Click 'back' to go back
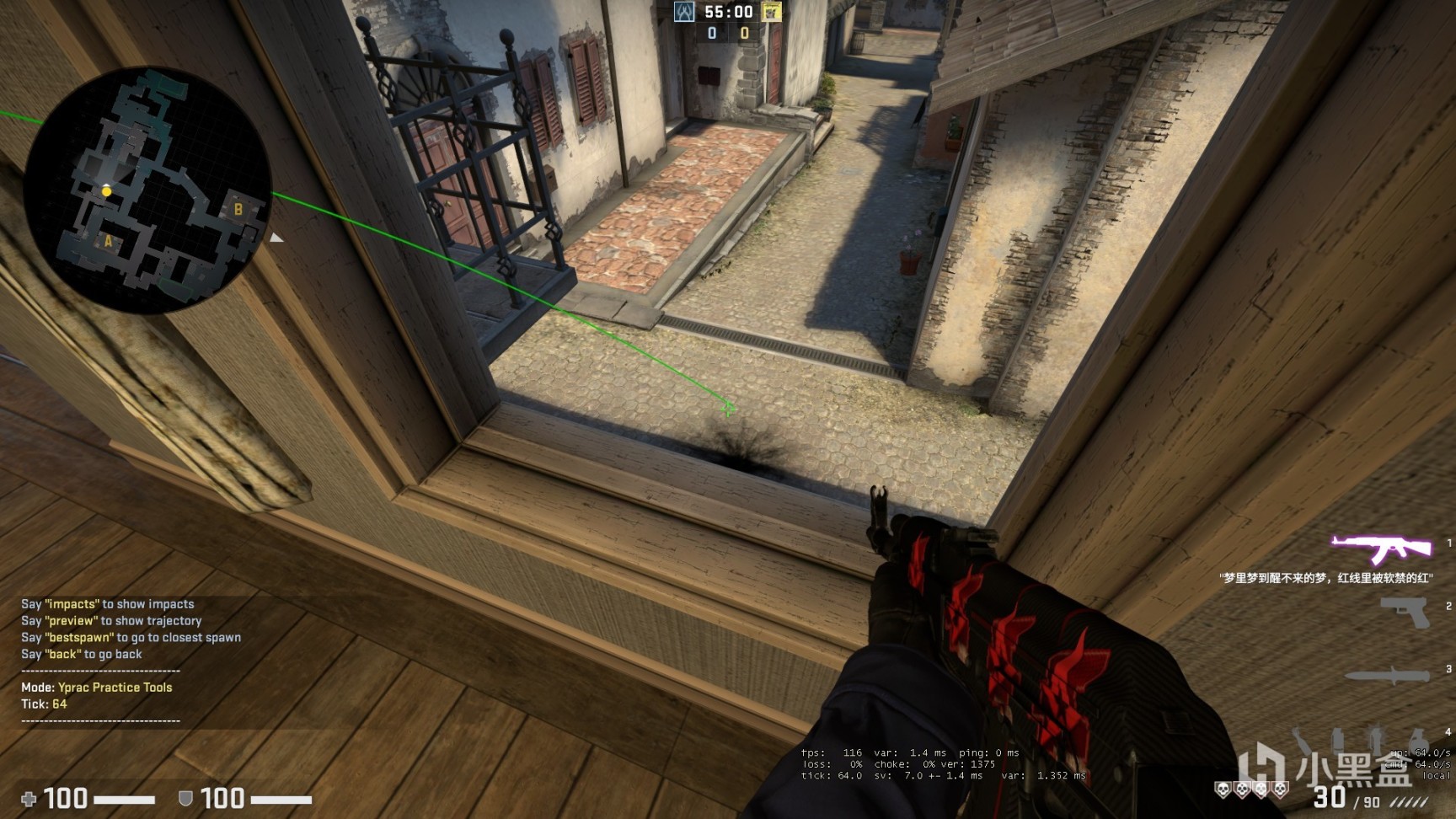The height and width of the screenshot is (819, 1456). click(x=62, y=654)
